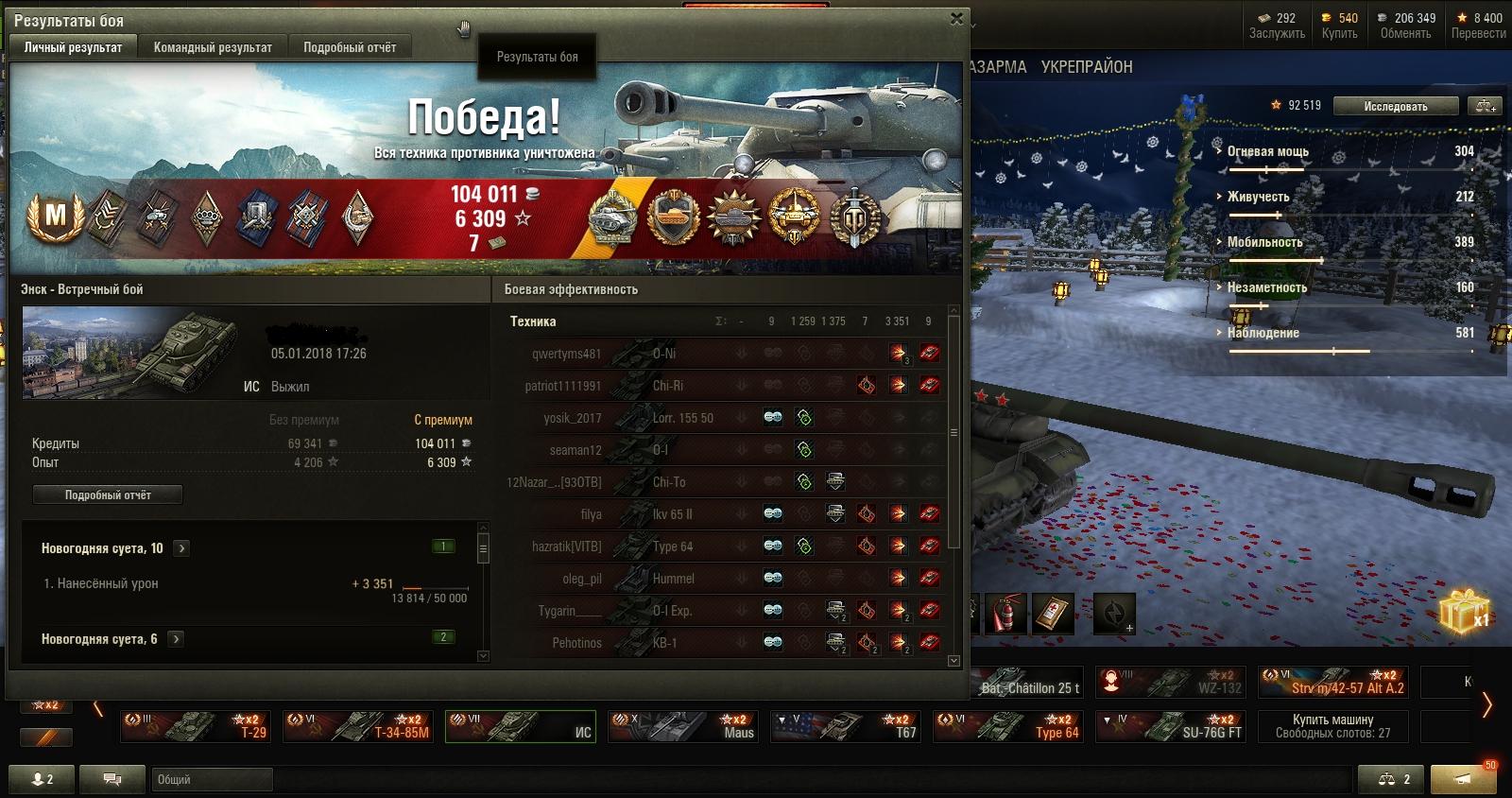Open the Исследовать research button
The image size is (1512, 798).
(1395, 106)
